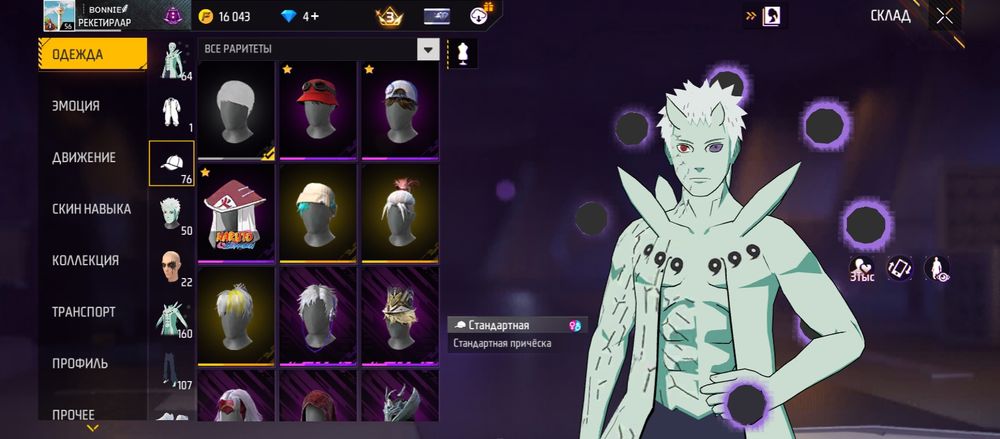Pick the default white hairstyle item
1000x439 pixels.
tap(236, 110)
